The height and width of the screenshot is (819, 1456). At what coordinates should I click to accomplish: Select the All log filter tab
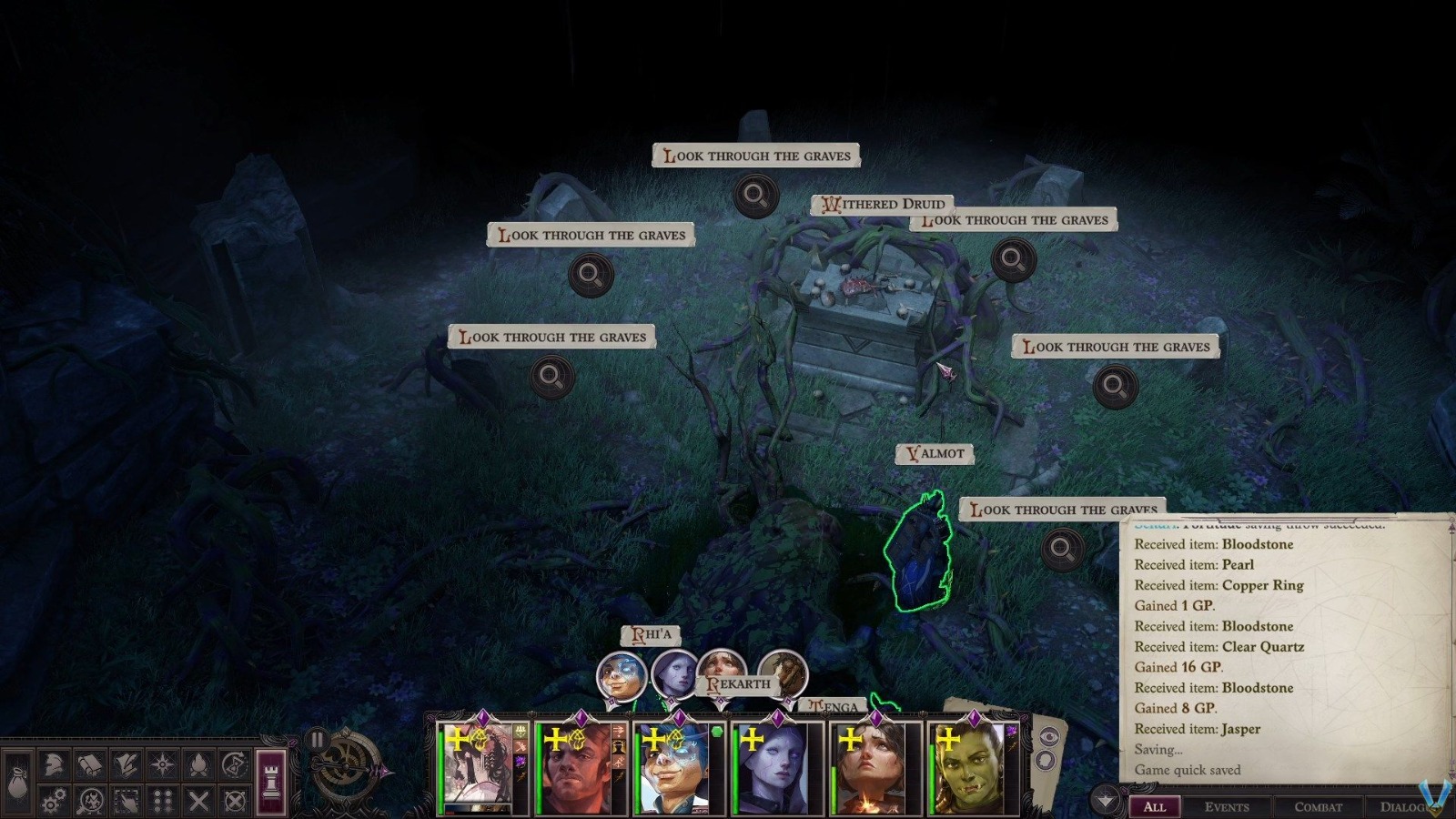click(1156, 807)
